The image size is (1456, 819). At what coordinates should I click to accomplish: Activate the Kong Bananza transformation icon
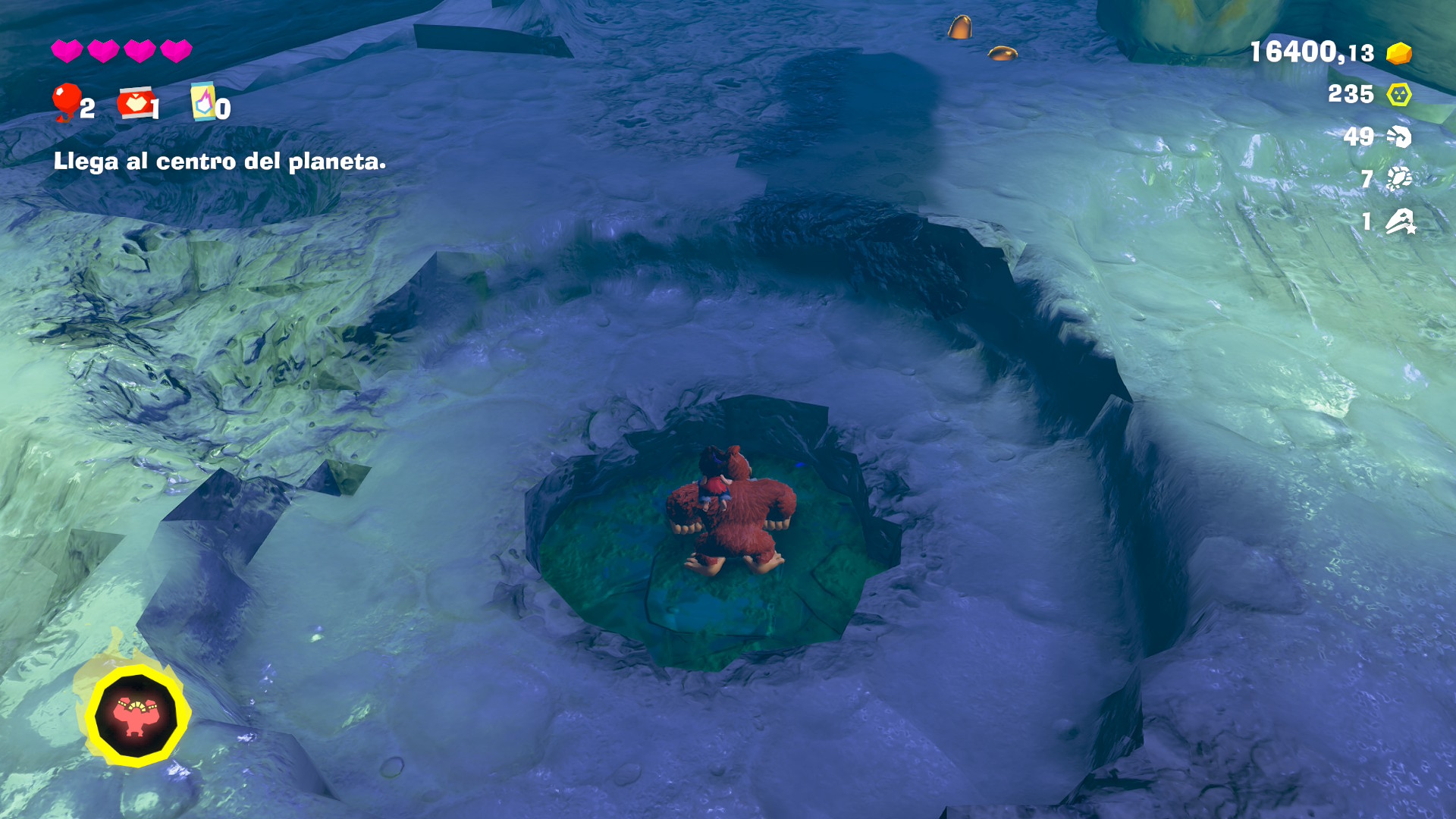click(x=136, y=715)
